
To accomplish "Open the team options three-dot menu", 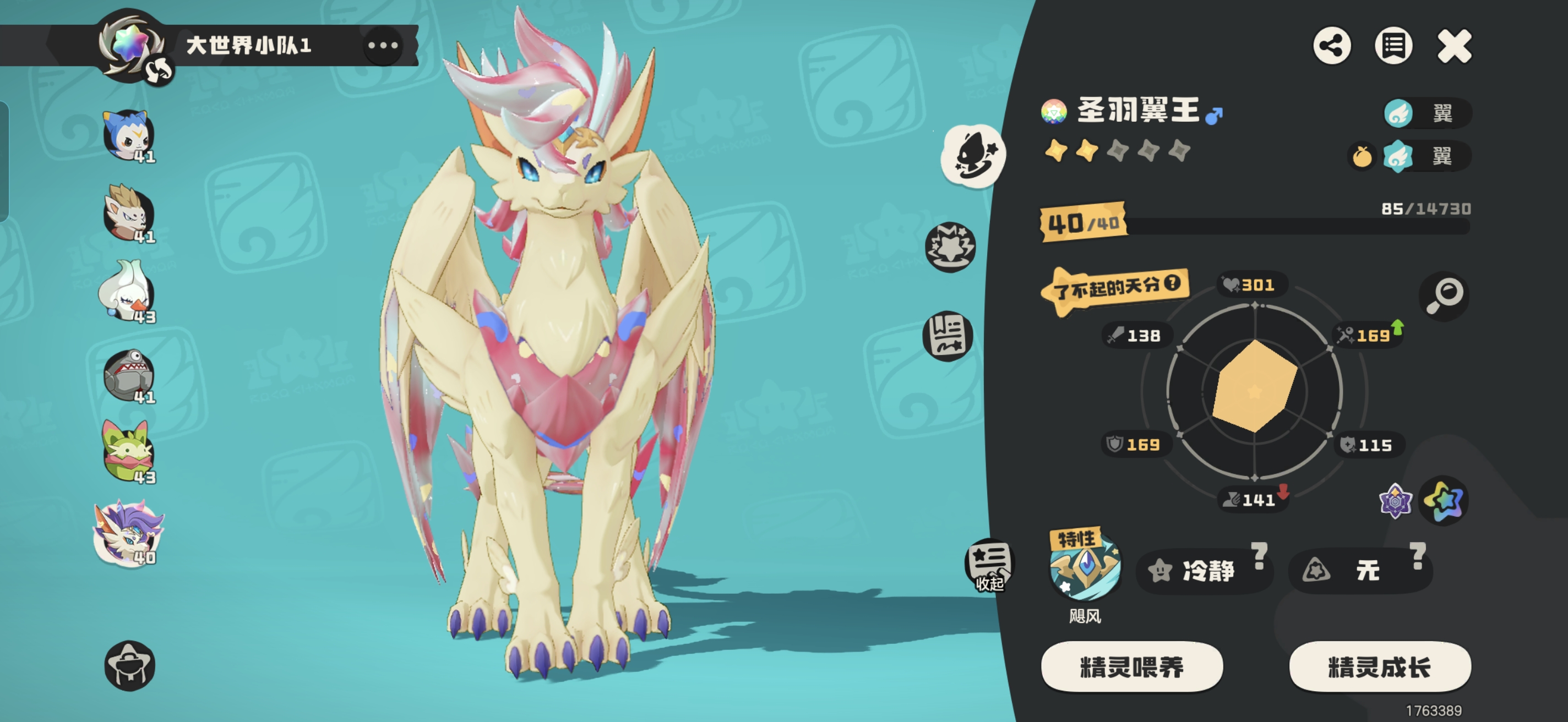I will [383, 46].
